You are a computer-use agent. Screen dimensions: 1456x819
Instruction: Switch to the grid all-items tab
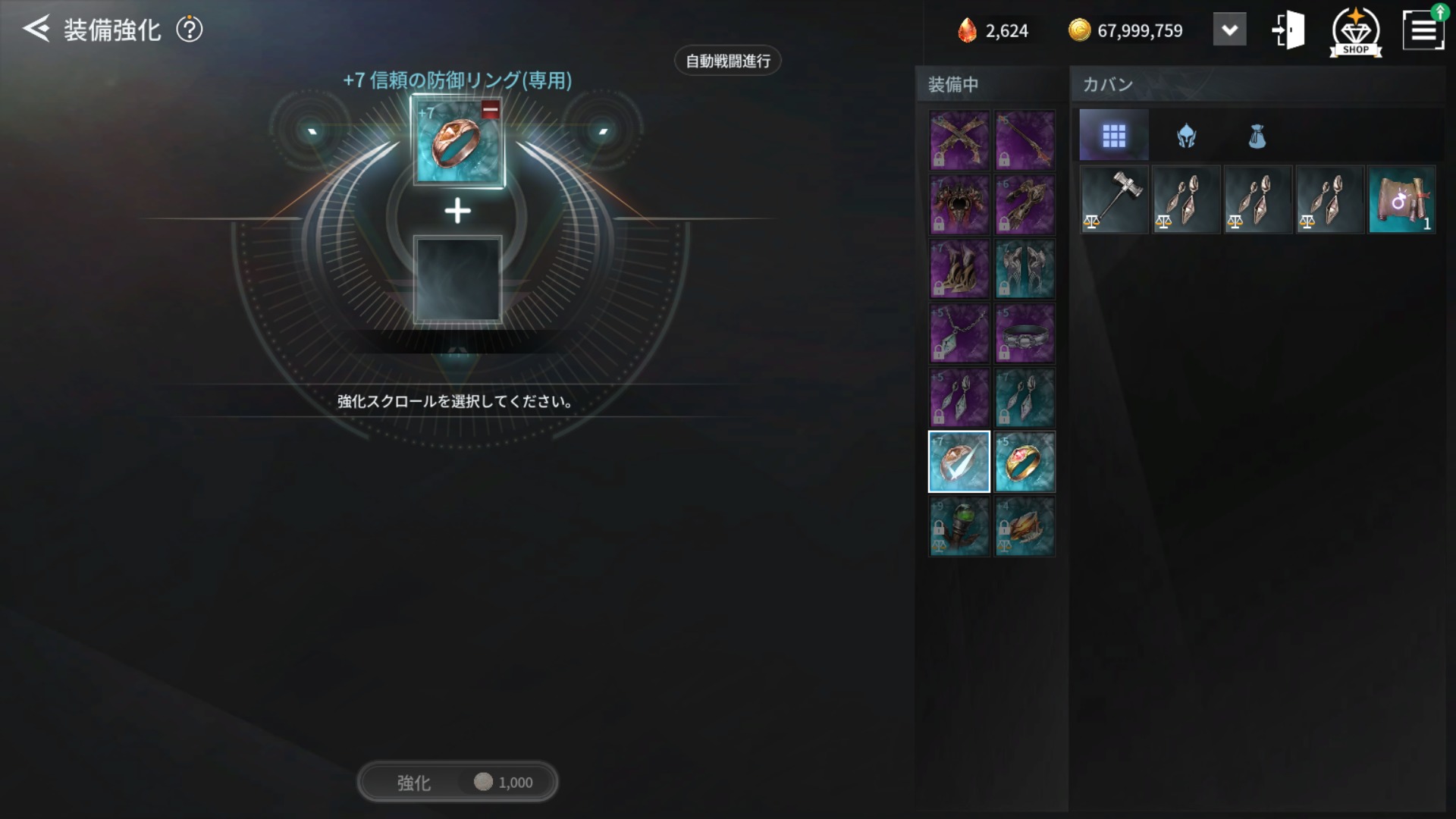tap(1112, 135)
